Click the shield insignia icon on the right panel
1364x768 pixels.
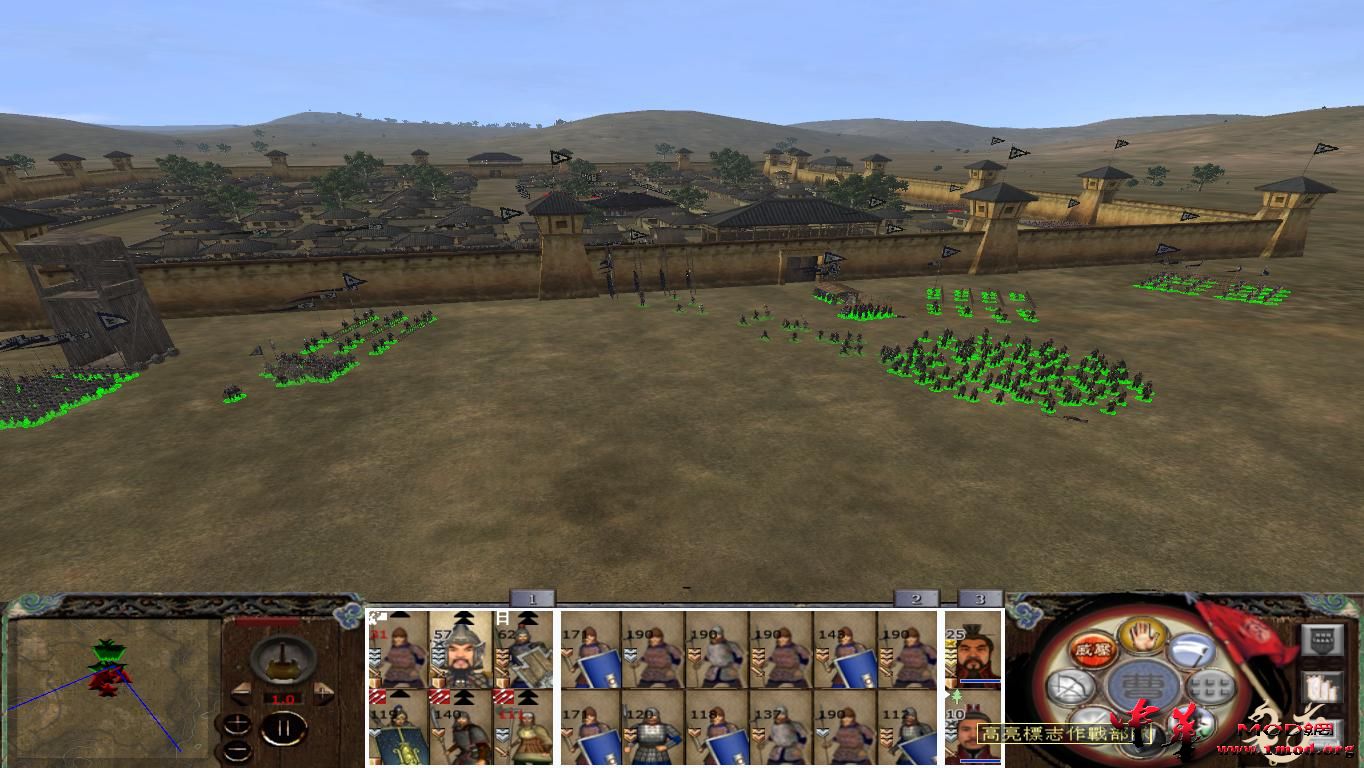[x=1322, y=640]
